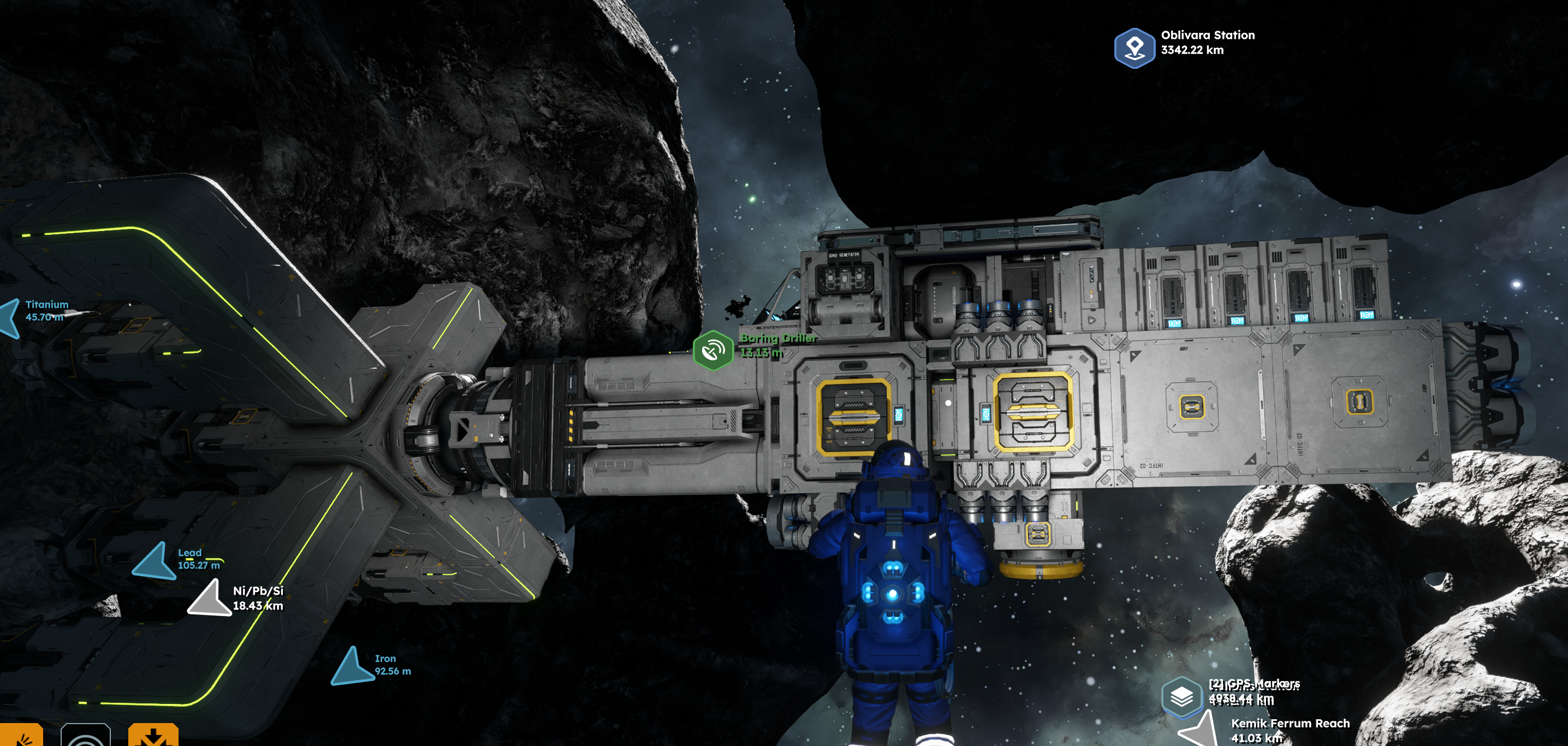Pick the Iron ore deposit marker
The width and height of the screenshot is (1568, 746).
tap(353, 666)
